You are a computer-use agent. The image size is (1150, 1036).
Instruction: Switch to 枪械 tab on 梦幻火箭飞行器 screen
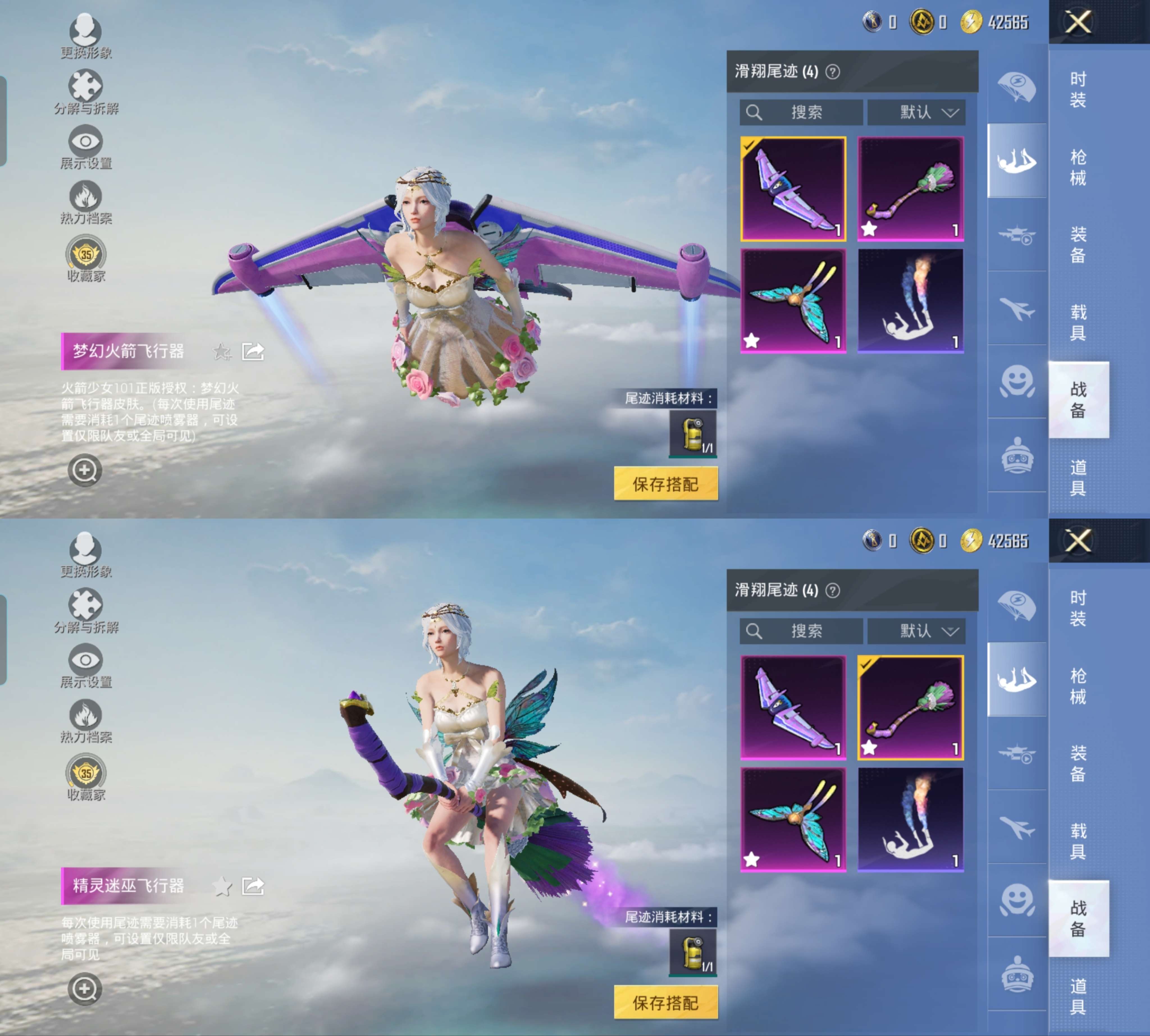[x=1078, y=167]
